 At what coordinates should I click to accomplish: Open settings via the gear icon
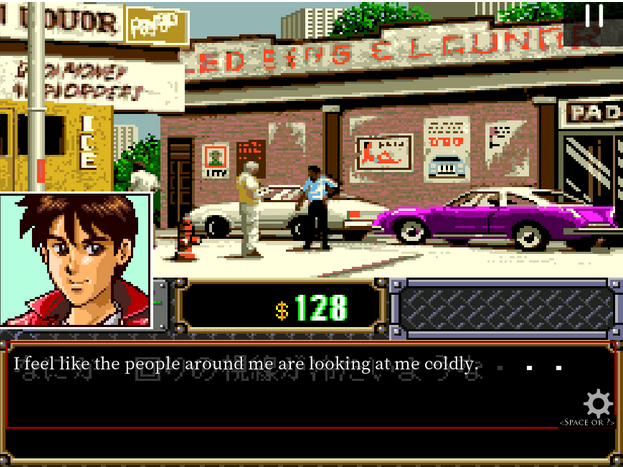click(x=597, y=404)
